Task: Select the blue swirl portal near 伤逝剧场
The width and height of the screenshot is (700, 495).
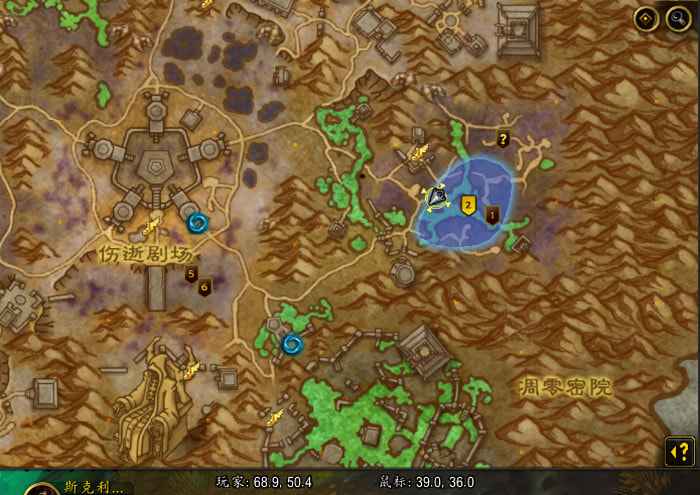Action: coord(198,223)
